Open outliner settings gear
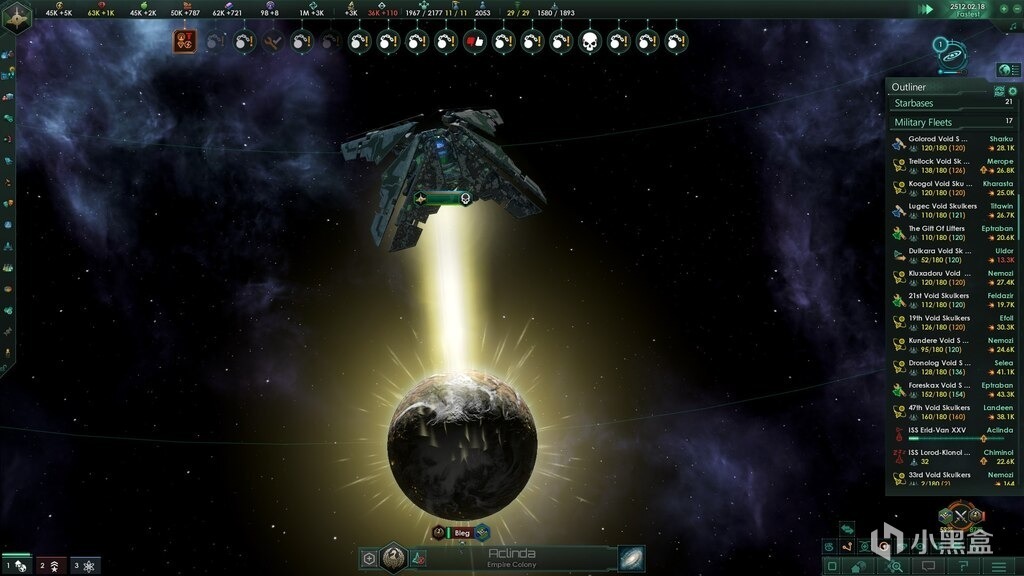This screenshot has width=1024, height=576. click(1011, 90)
